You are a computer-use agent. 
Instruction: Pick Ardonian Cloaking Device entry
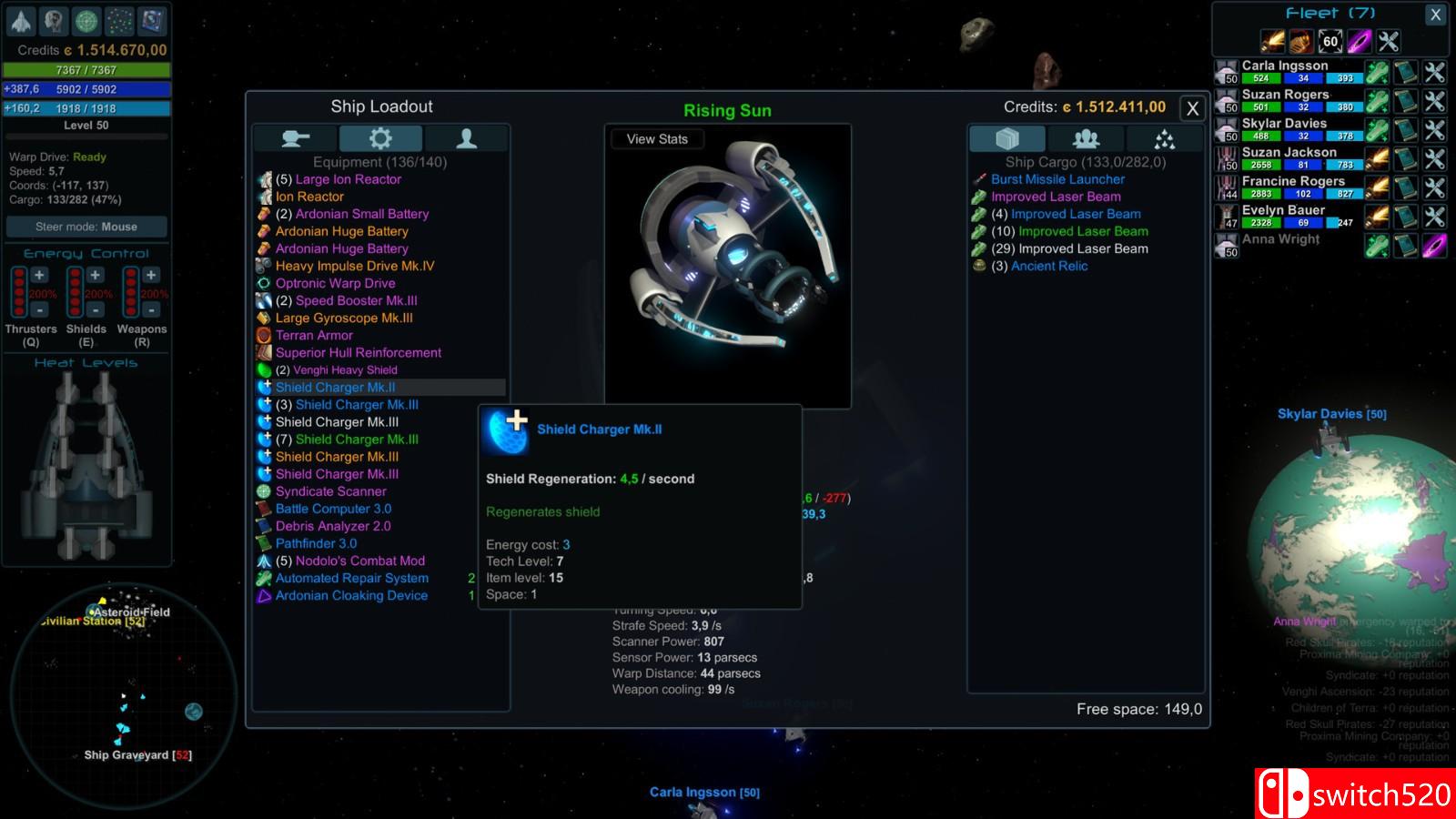[x=351, y=595]
